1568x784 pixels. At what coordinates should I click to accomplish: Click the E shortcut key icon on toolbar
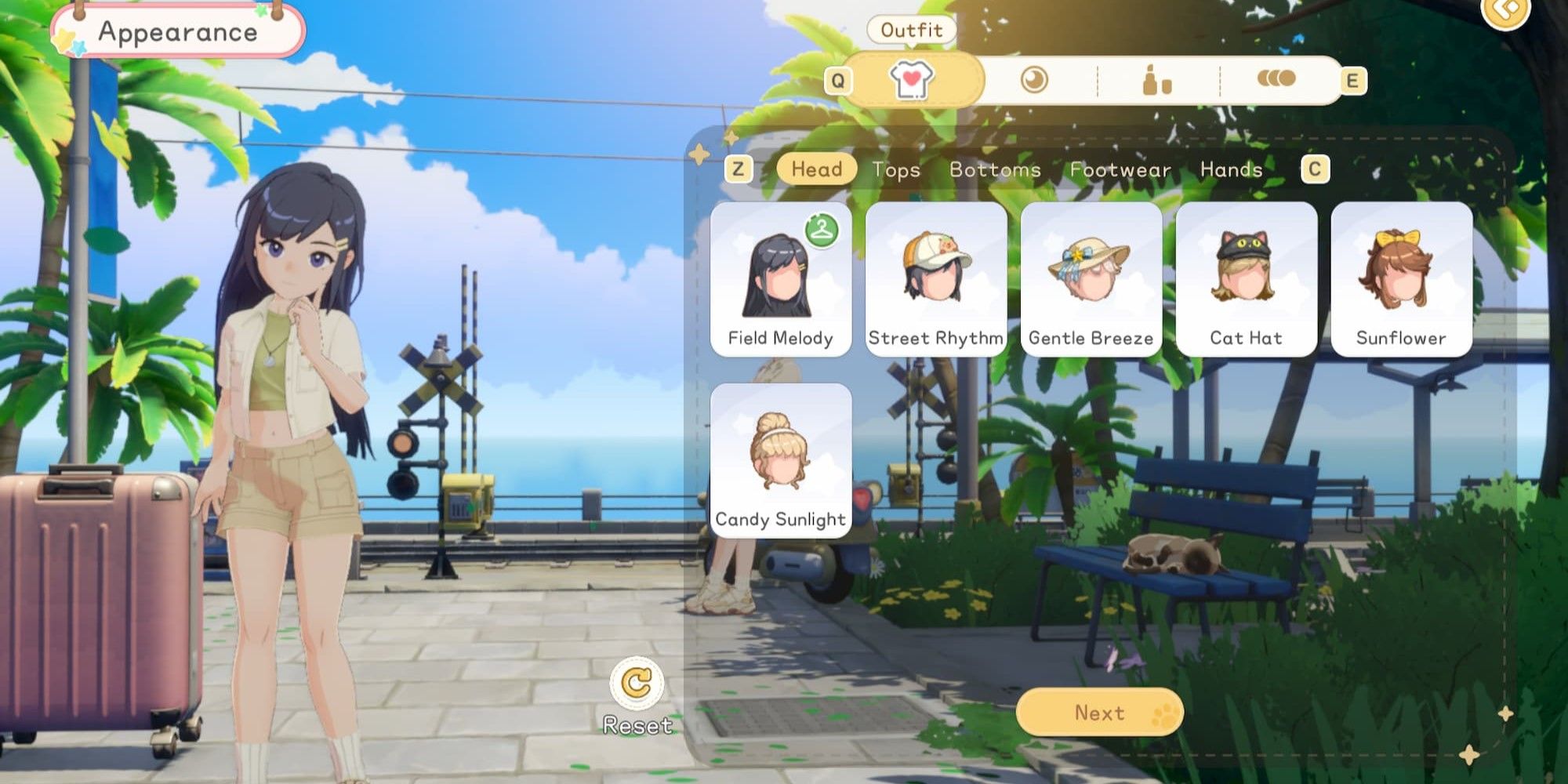tap(1355, 81)
